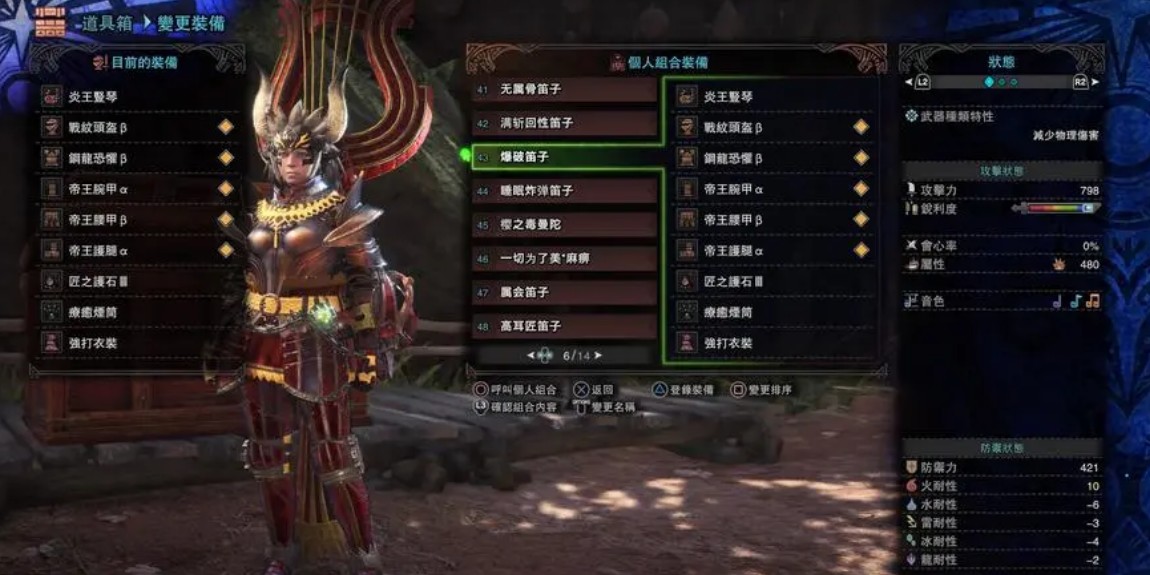This screenshot has width=1150, height=575.
Task: Pick loadout 44 睡眠炸弹笛子
Action: tap(565, 191)
